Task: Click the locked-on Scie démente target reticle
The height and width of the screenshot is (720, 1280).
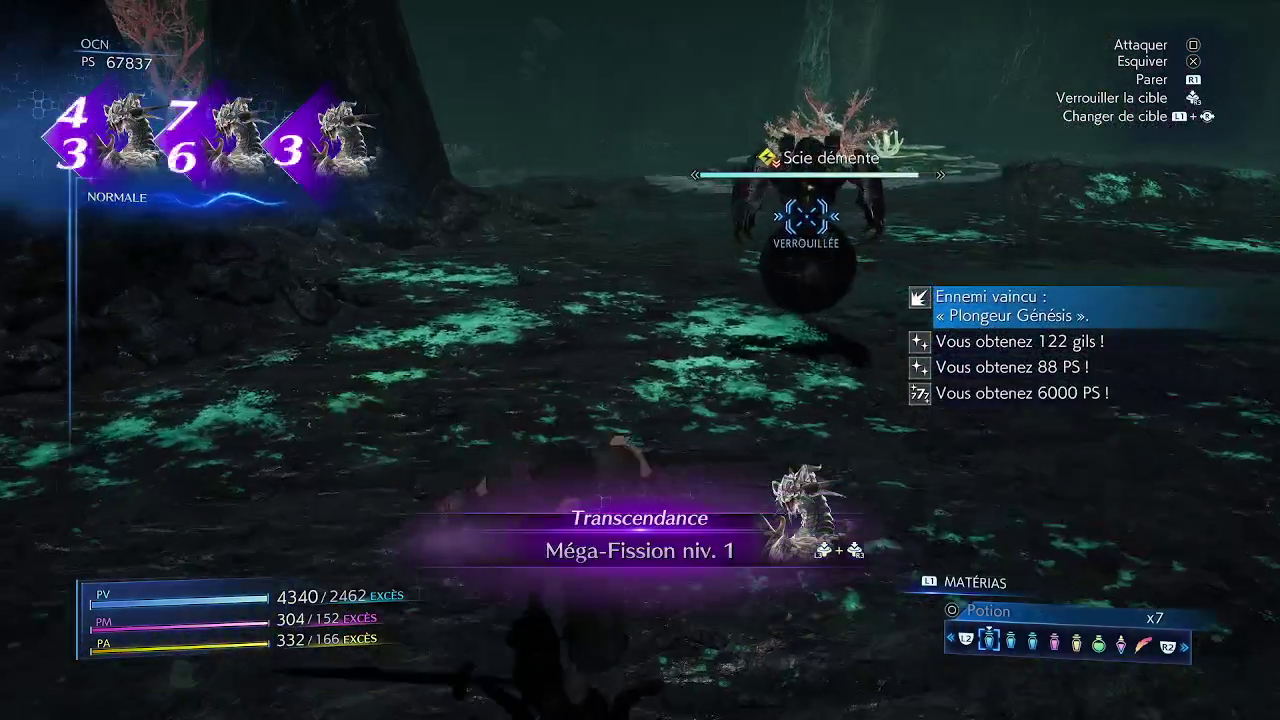Action: coord(806,216)
